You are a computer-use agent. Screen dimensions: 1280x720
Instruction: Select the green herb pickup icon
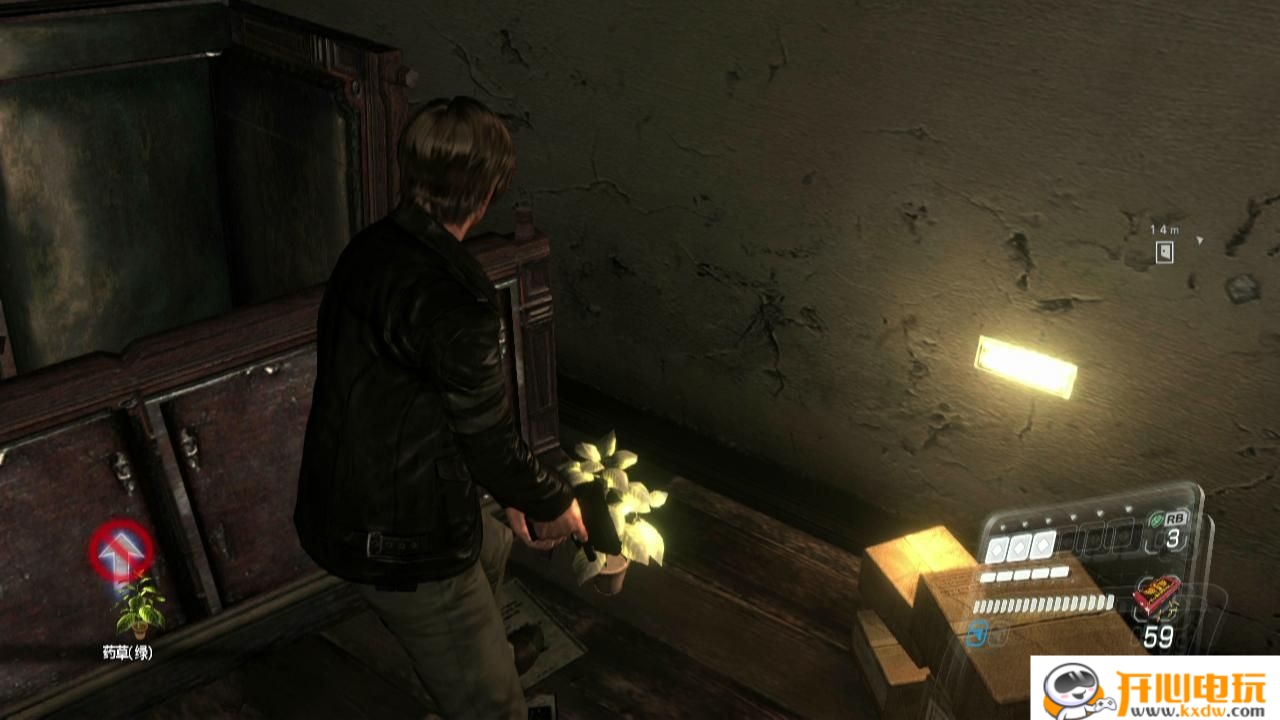[x=139, y=606]
